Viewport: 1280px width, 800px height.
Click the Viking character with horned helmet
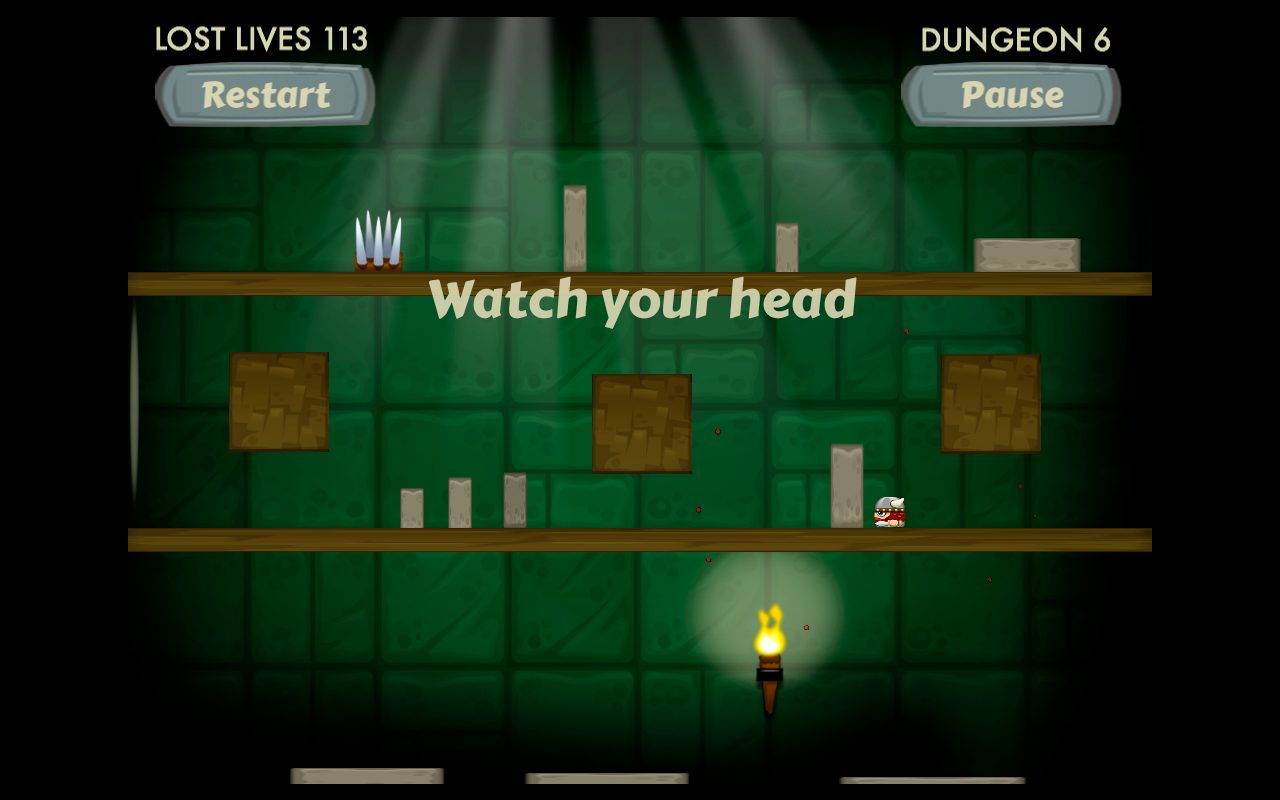(890, 510)
